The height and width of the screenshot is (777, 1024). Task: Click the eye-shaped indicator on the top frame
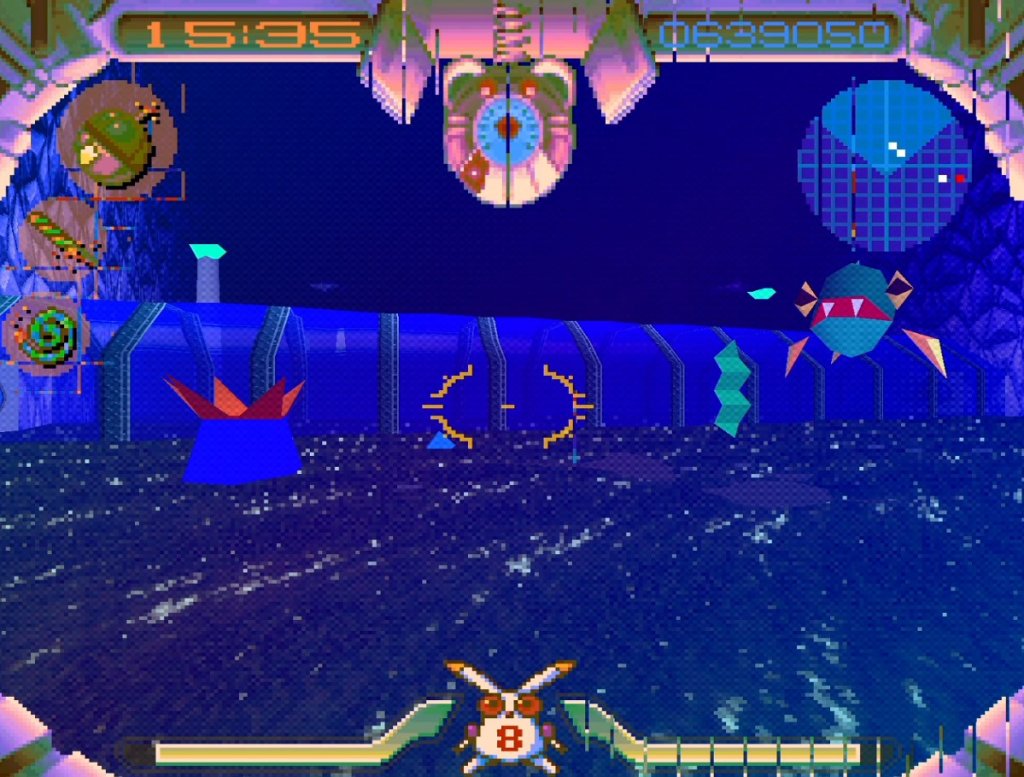tap(508, 128)
